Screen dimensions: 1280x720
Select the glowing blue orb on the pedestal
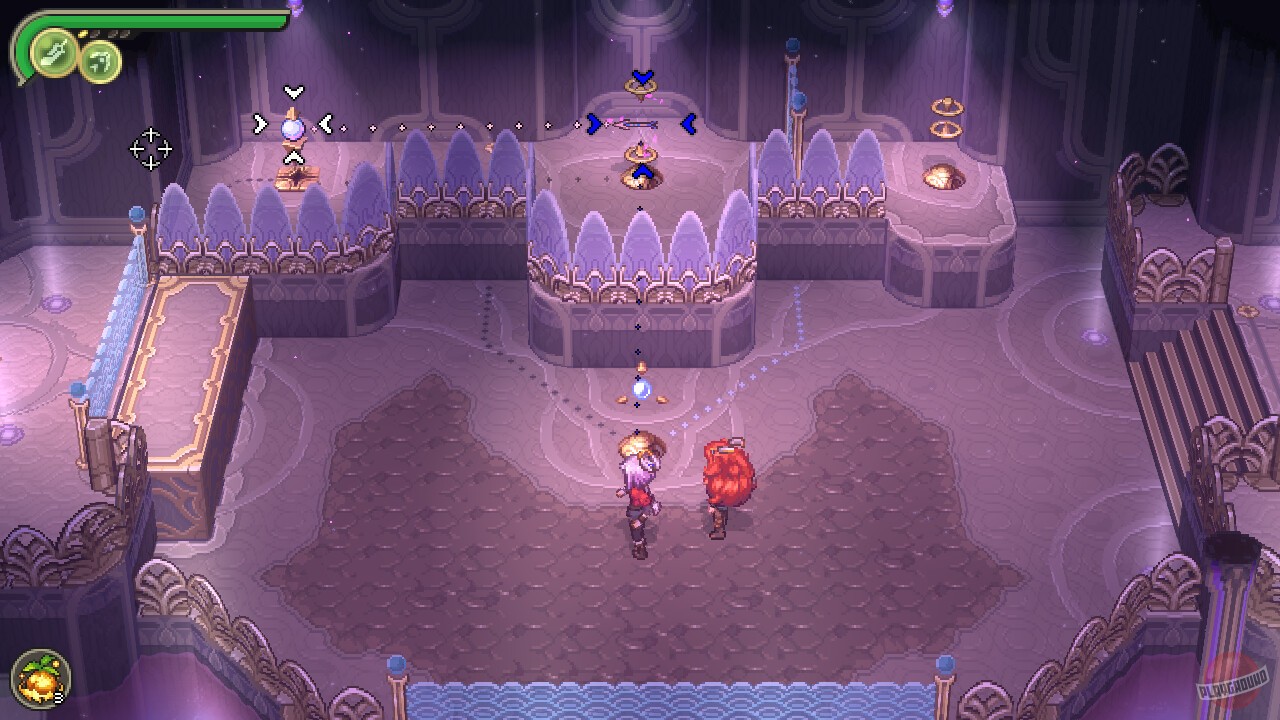click(x=291, y=128)
